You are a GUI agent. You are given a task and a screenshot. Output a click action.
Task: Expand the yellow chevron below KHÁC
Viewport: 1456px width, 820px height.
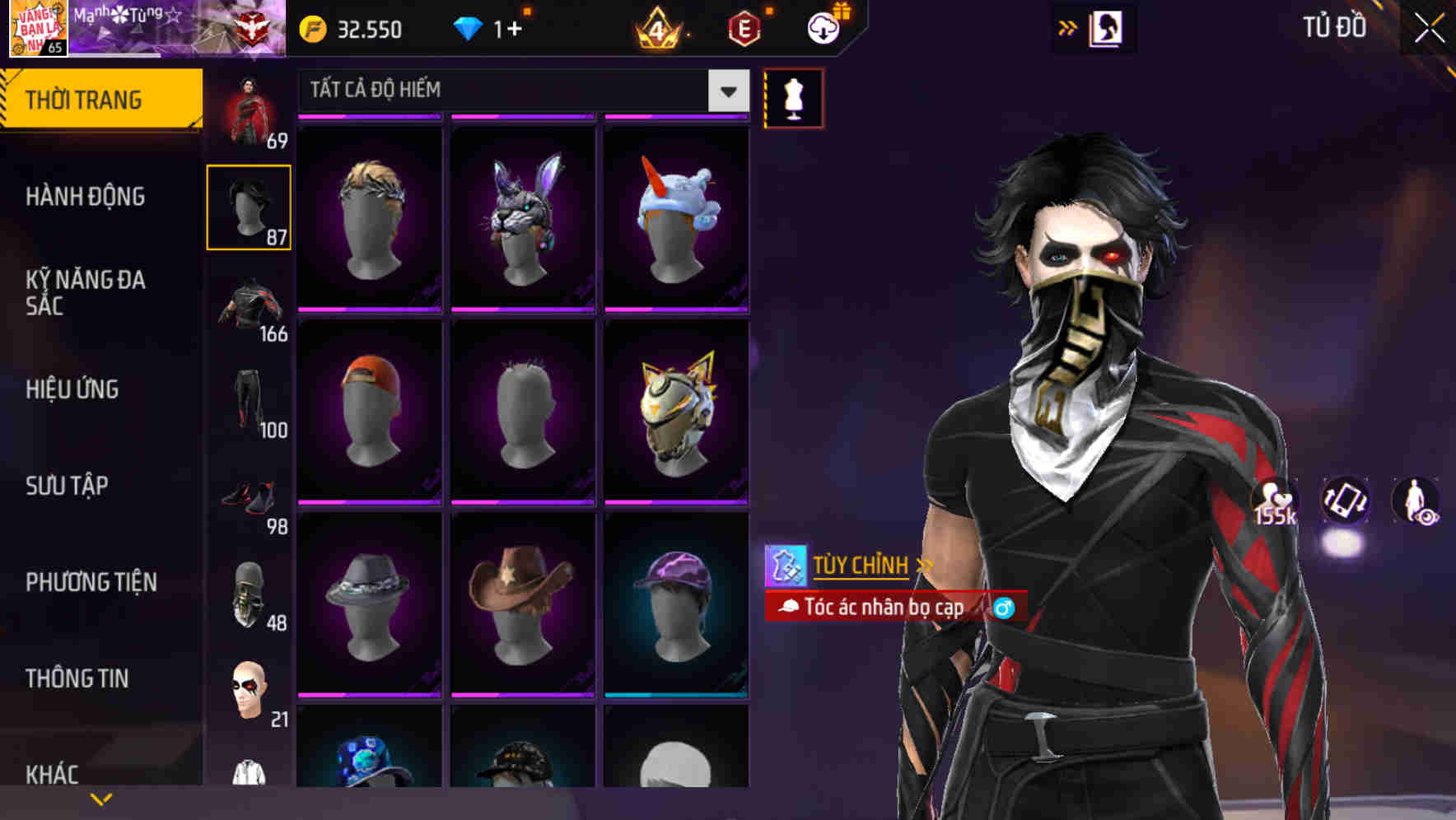click(x=101, y=799)
